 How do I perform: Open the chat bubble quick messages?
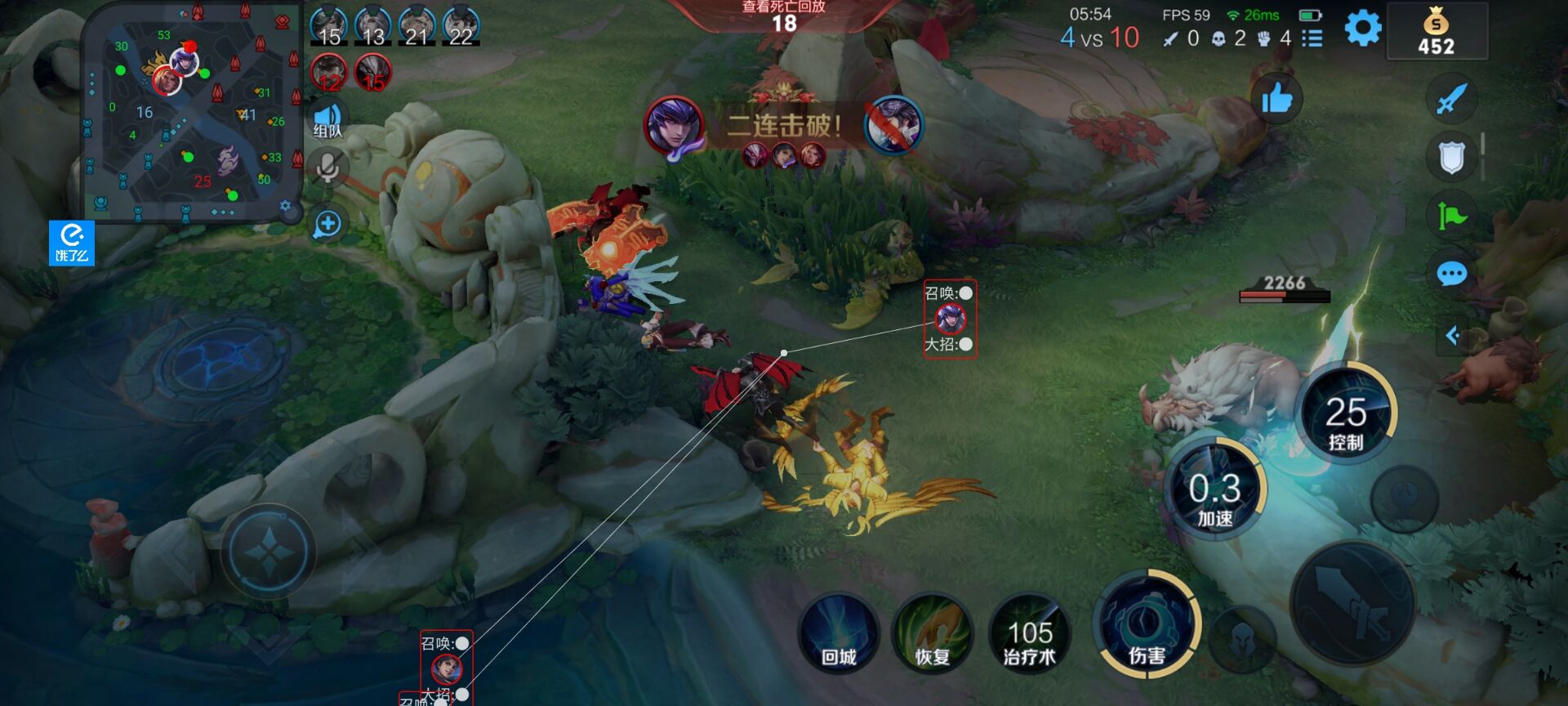click(1451, 274)
